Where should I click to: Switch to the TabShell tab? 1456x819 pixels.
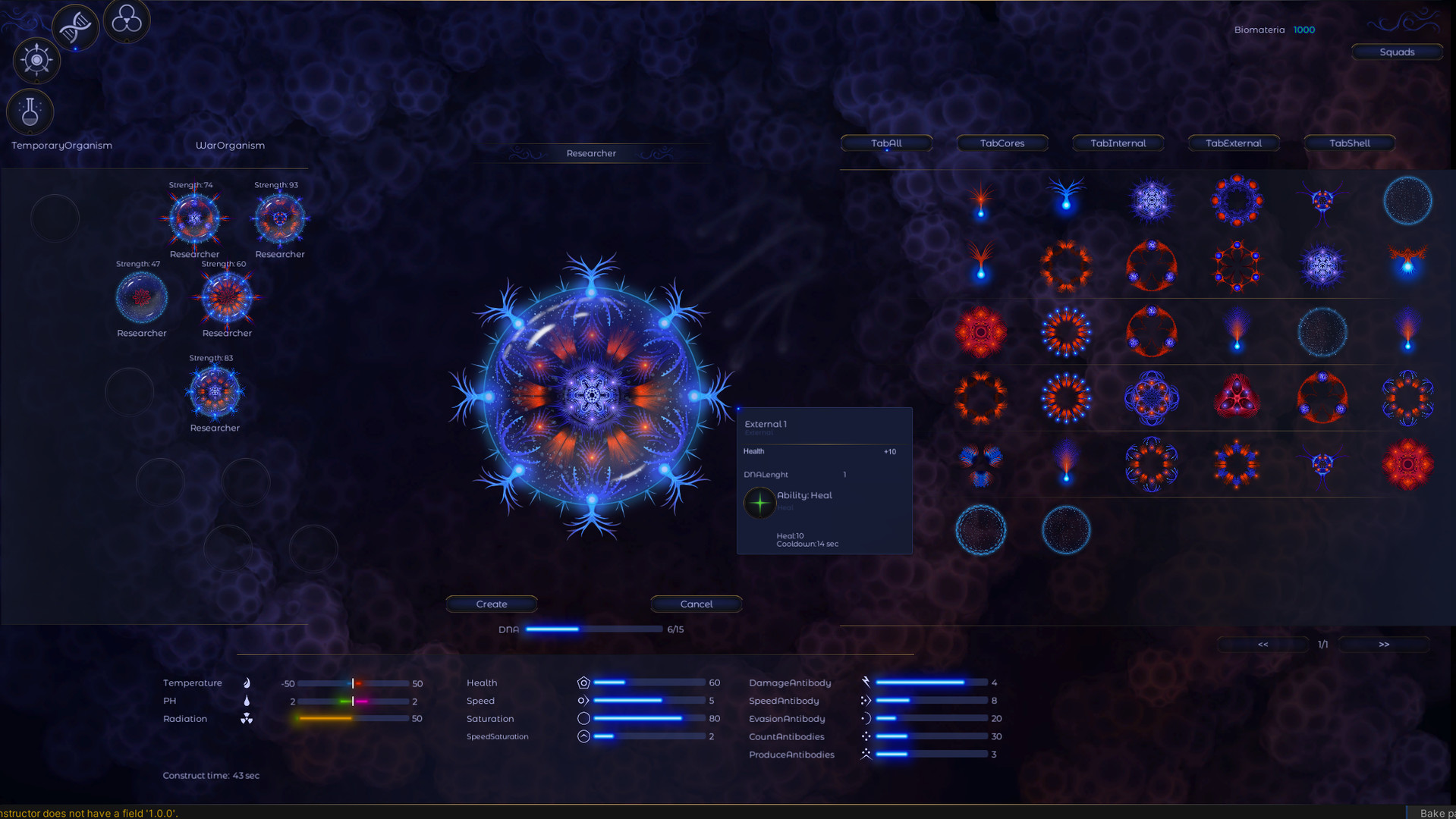click(x=1349, y=143)
